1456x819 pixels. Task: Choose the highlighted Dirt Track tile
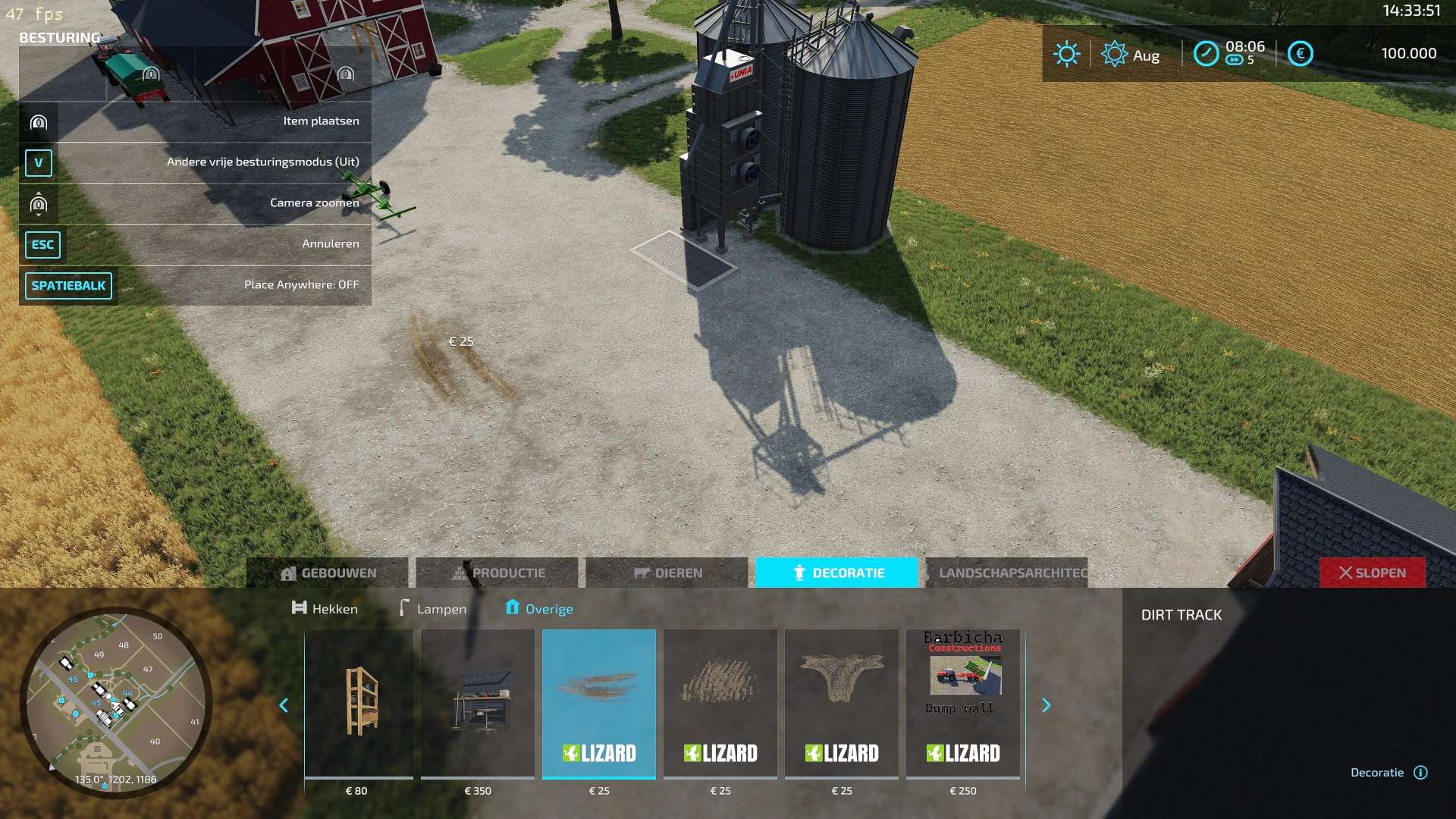click(x=599, y=703)
